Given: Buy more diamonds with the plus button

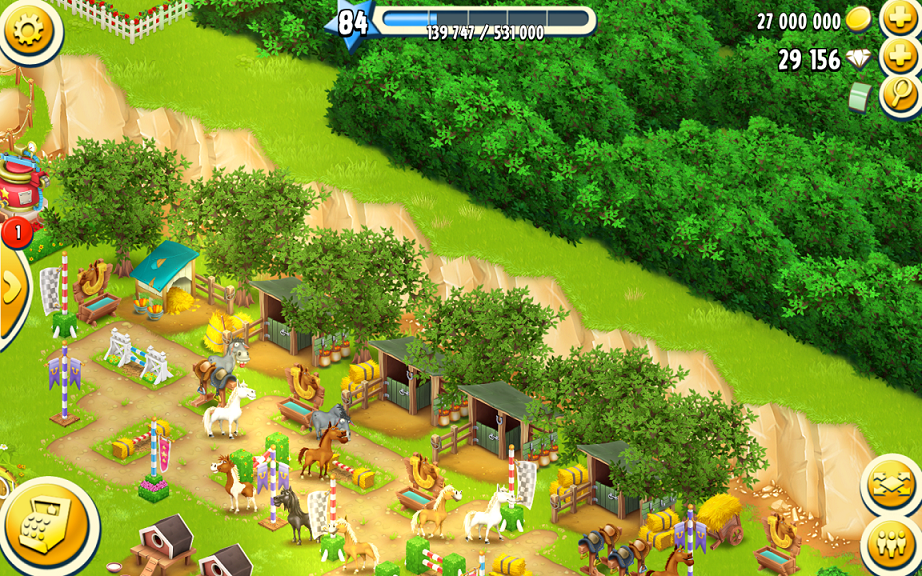Looking at the screenshot, I should pyautogui.click(x=899, y=57).
